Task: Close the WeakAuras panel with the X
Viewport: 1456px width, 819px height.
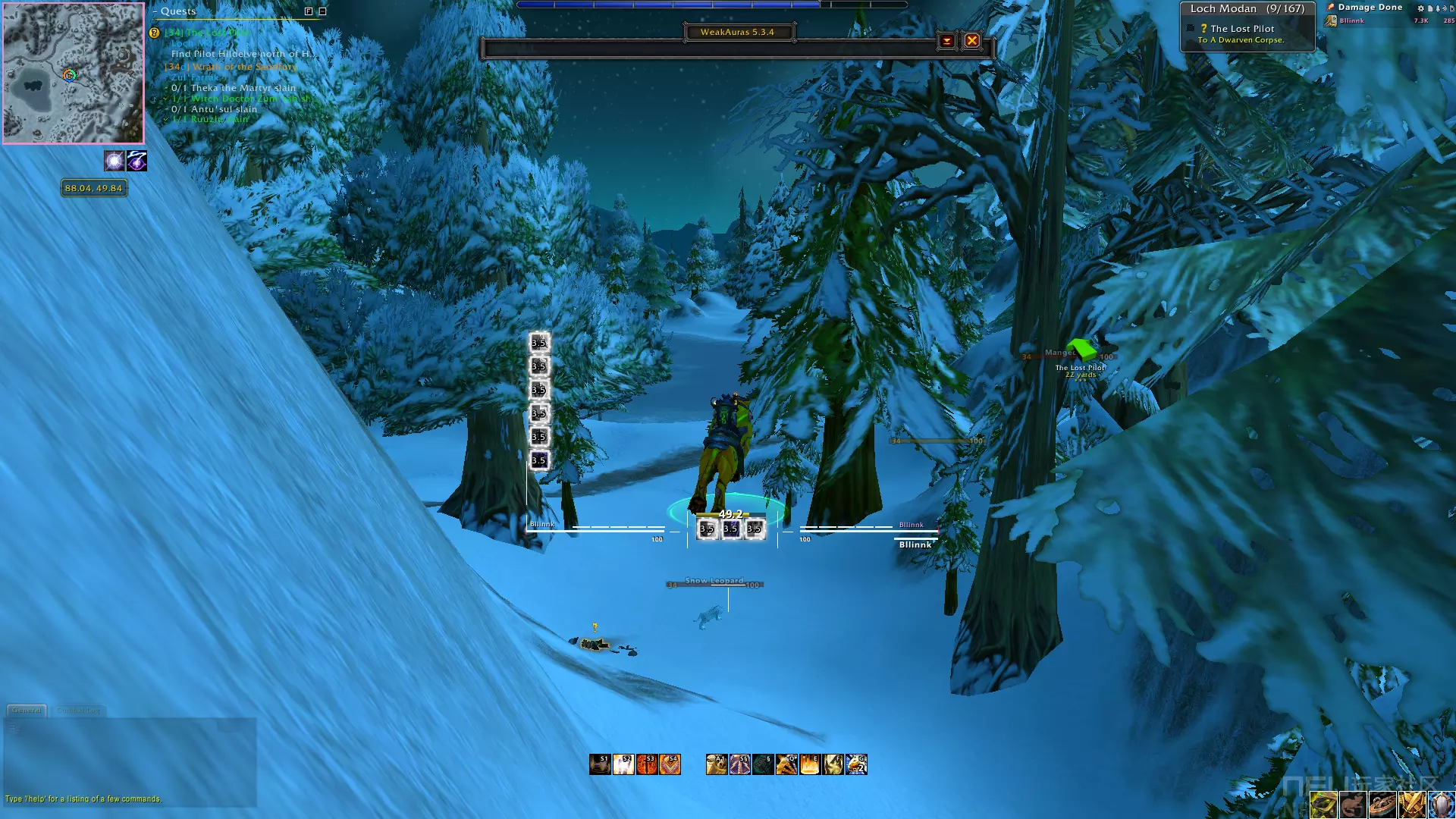Action: [971, 41]
